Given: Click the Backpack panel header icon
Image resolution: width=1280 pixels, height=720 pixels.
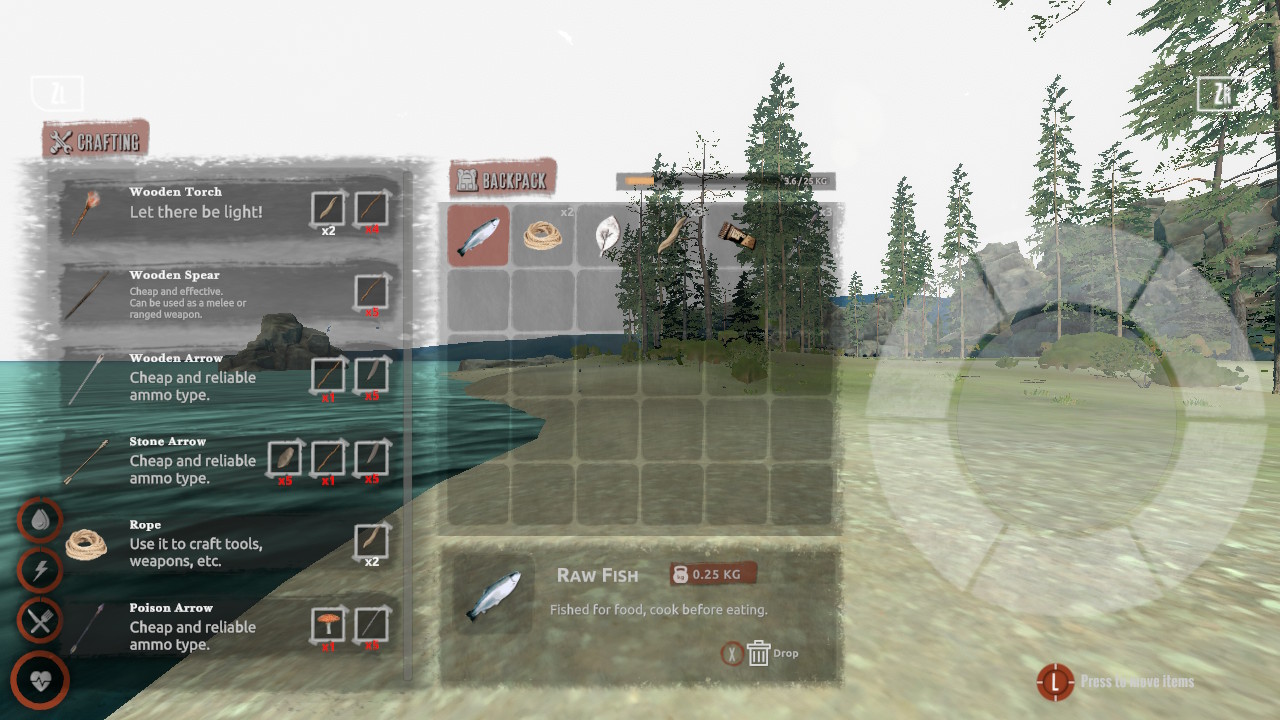Looking at the screenshot, I should point(465,177).
